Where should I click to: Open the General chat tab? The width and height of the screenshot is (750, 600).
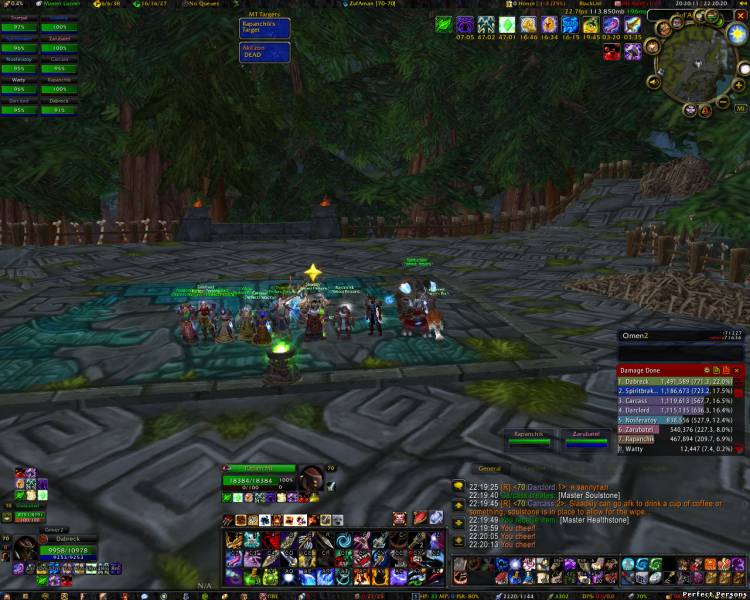(x=490, y=468)
